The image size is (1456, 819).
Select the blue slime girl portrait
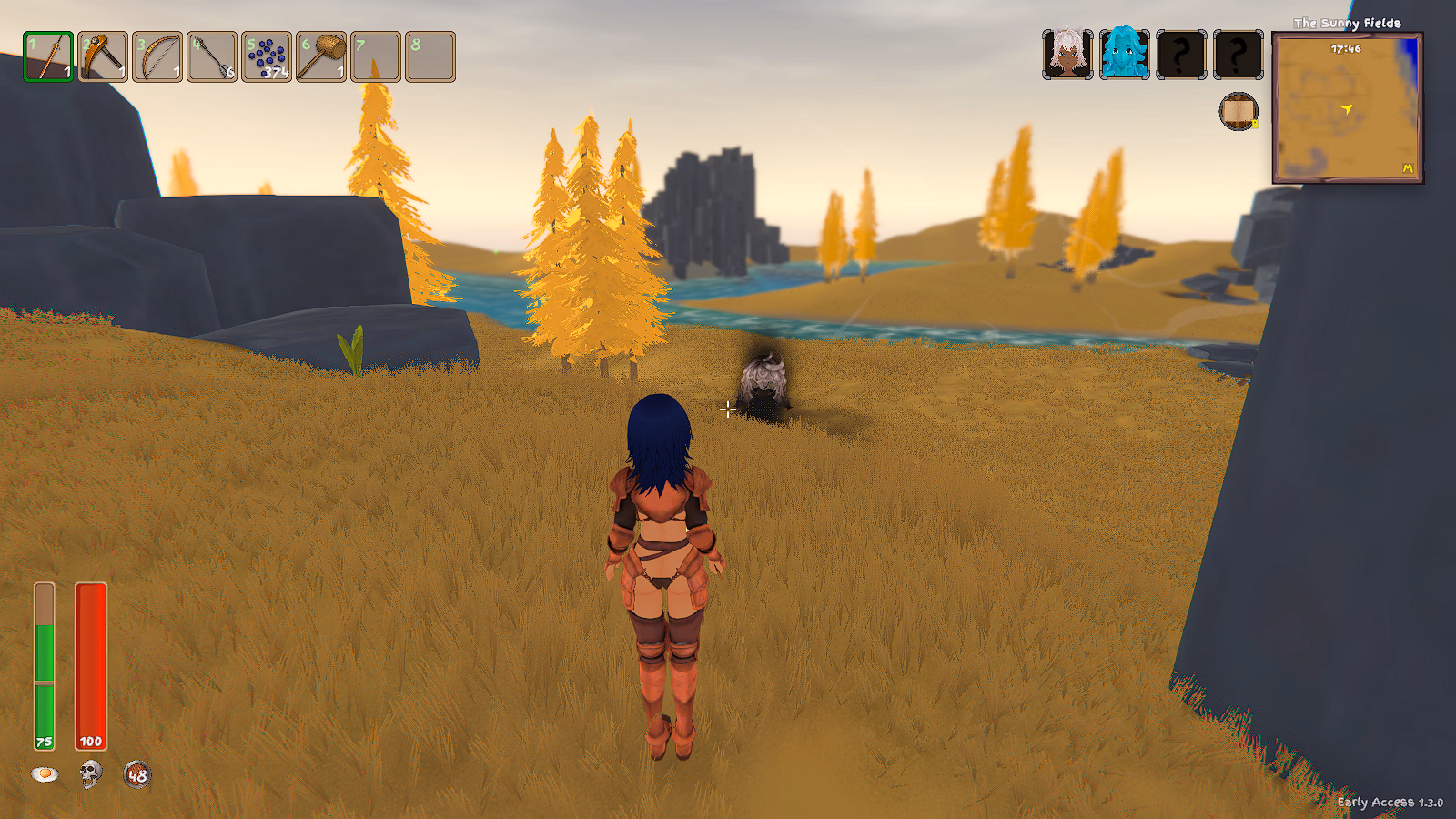click(x=1124, y=54)
